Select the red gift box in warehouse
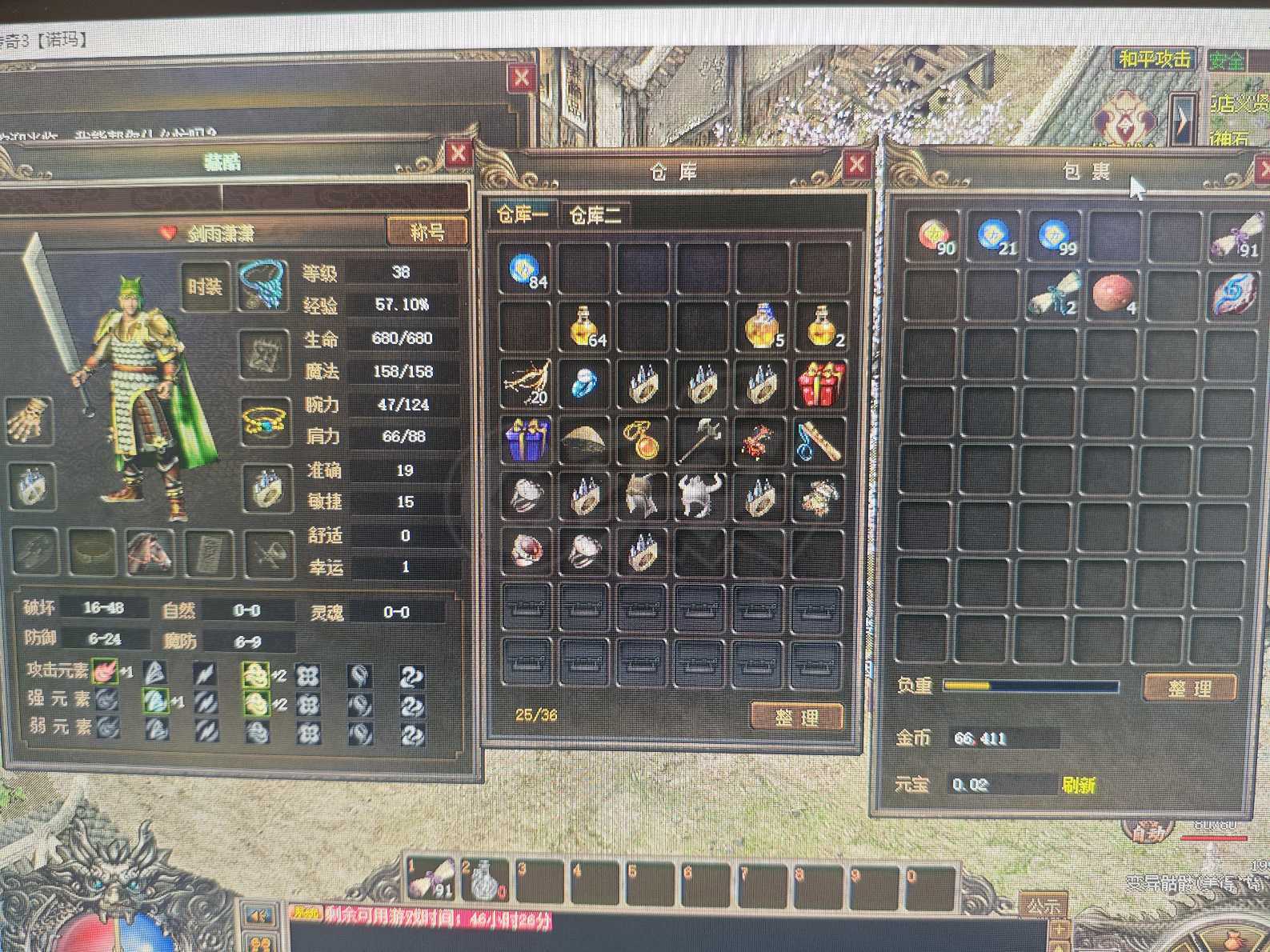Image resolution: width=1270 pixels, height=952 pixels. tap(820, 383)
